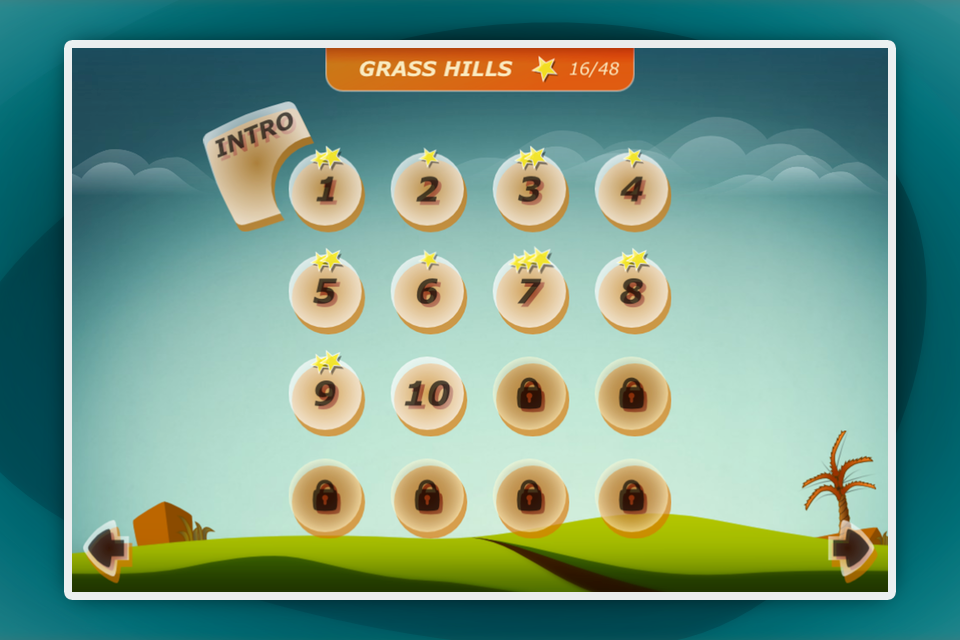Choose the three-star level 7

pyautogui.click(x=530, y=292)
